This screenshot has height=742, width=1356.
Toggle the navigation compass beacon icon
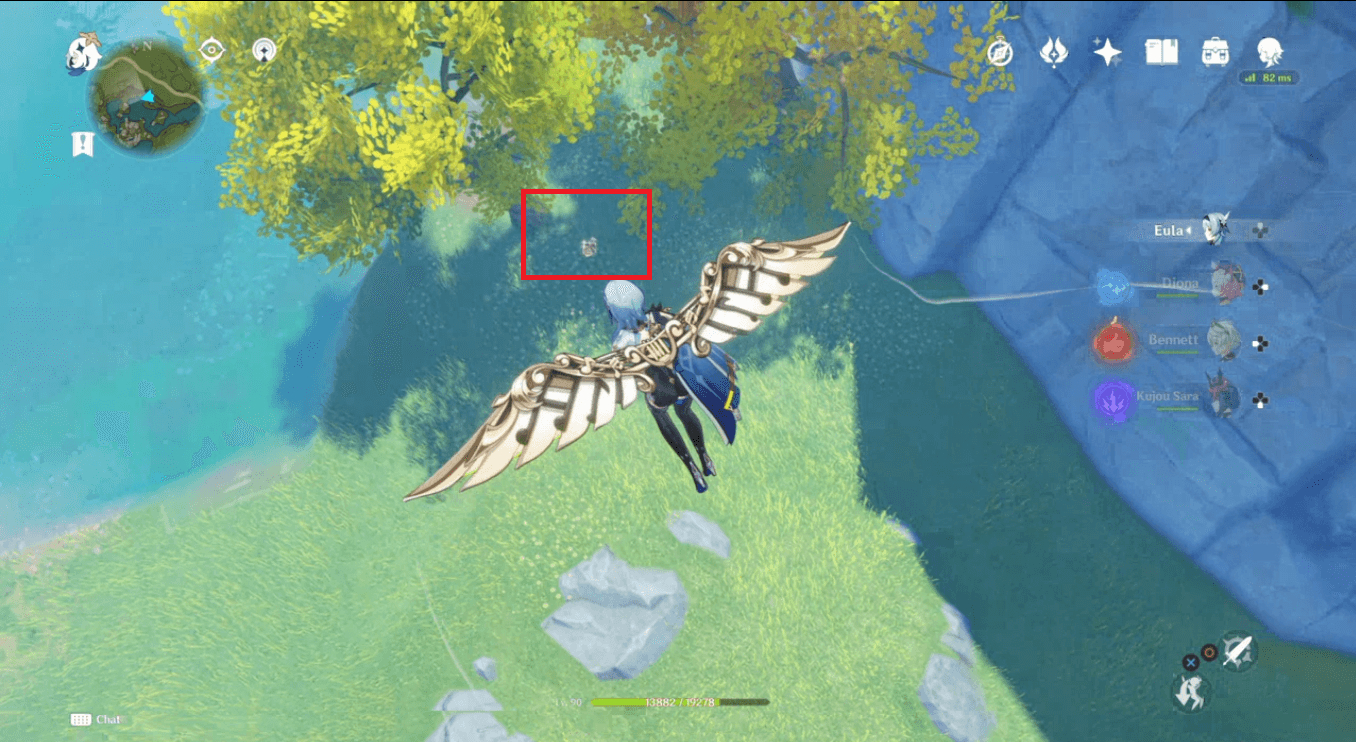263,50
